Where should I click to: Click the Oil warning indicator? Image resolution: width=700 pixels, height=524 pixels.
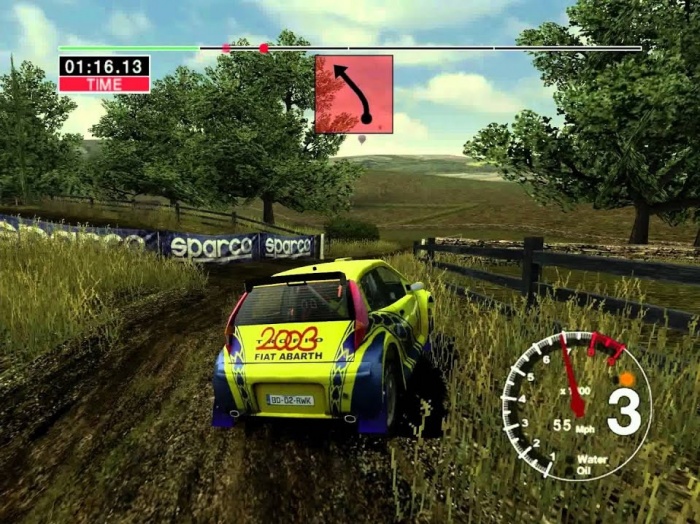pos(585,471)
